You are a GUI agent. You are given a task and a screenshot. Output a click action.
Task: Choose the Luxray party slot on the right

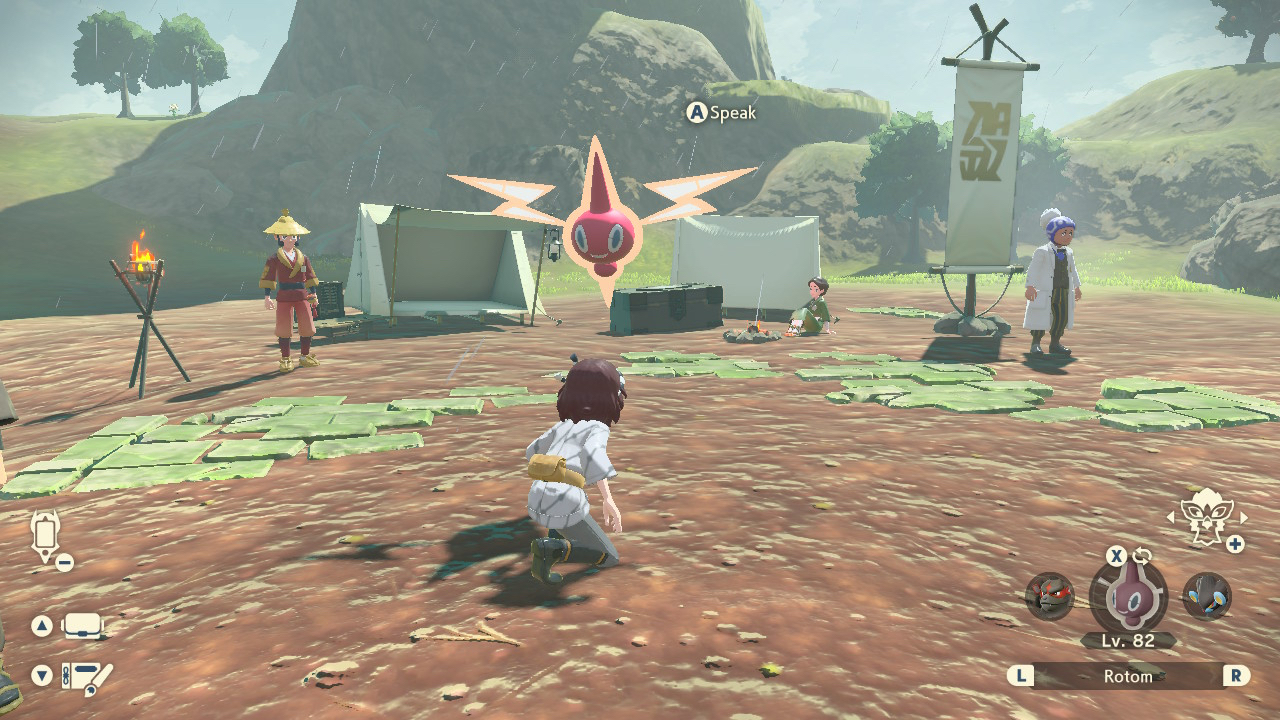(x=1207, y=597)
